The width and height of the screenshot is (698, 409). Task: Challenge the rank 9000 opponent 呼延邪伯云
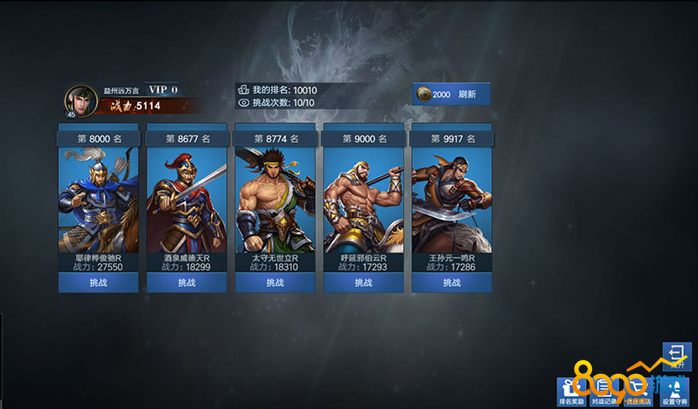point(363,283)
